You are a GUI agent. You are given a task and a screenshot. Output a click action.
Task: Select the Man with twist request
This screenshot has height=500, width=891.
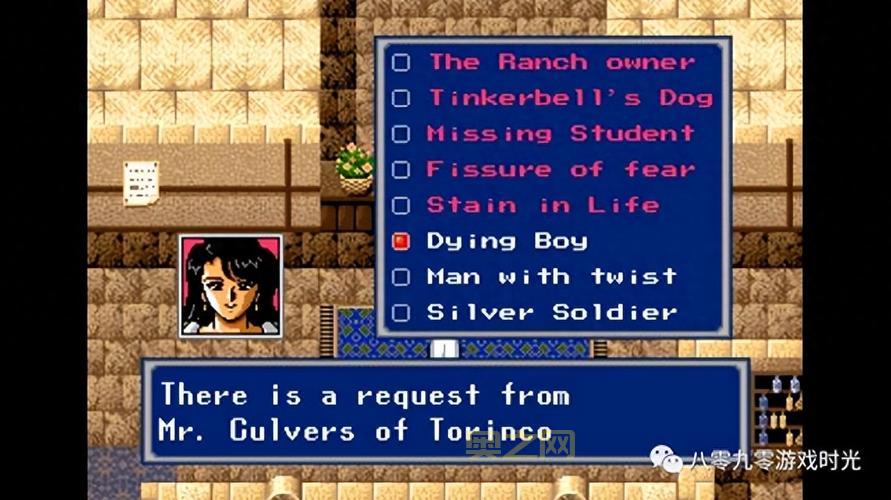551,277
